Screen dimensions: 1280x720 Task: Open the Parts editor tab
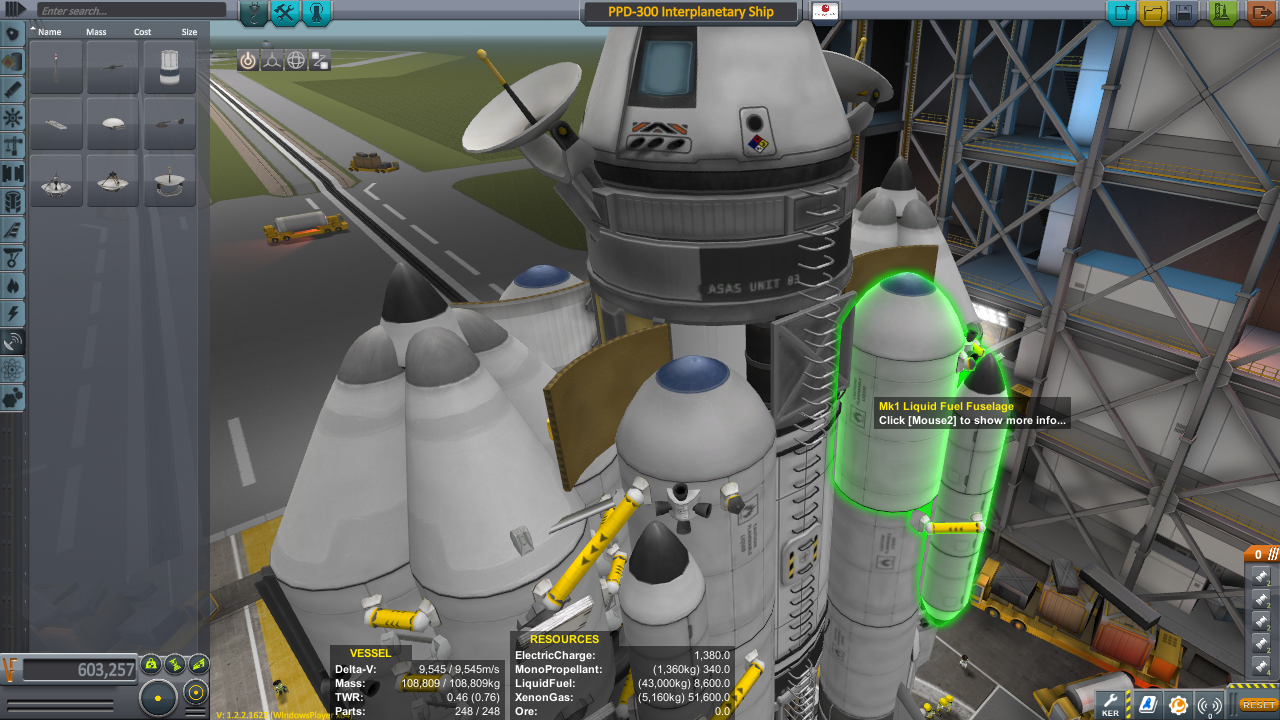254,13
